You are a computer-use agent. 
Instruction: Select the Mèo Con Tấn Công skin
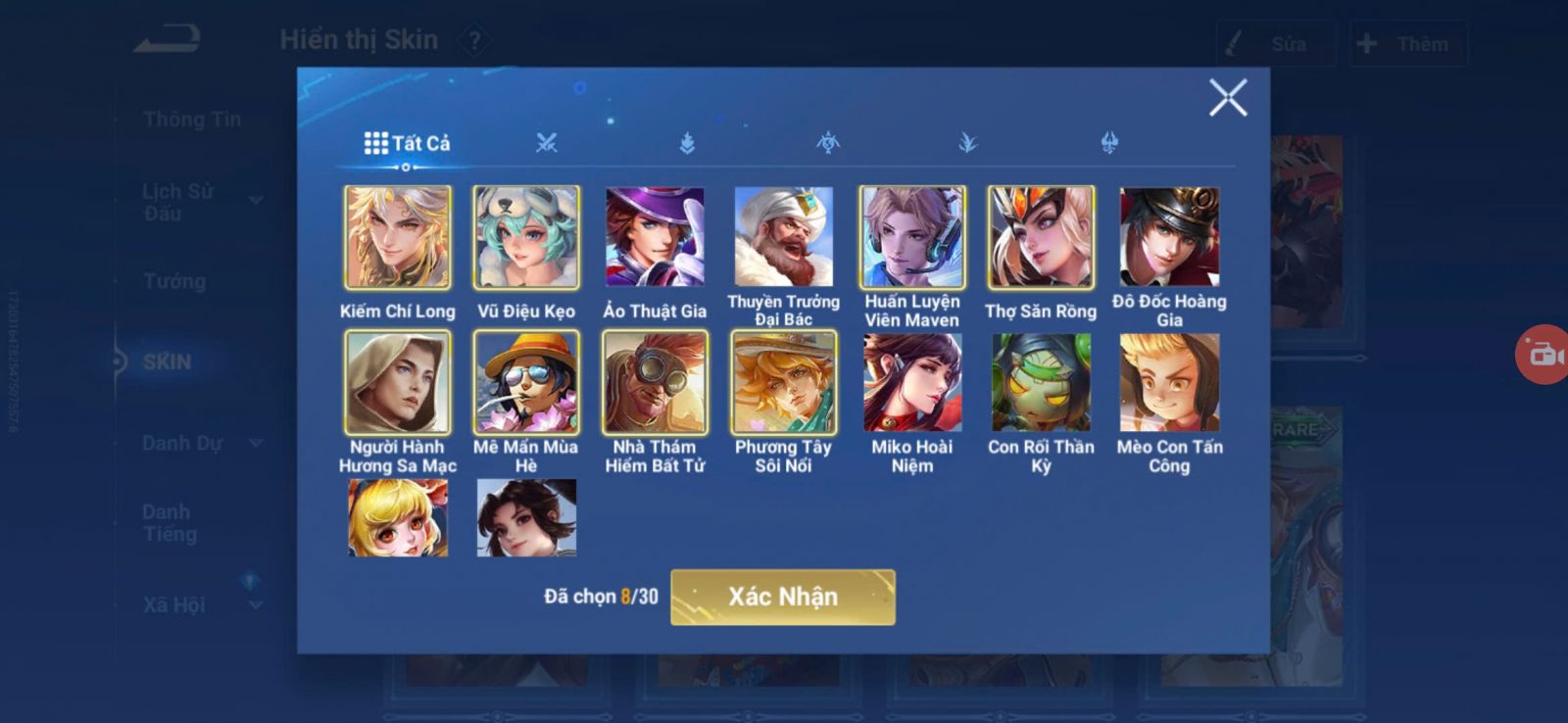(x=1169, y=383)
